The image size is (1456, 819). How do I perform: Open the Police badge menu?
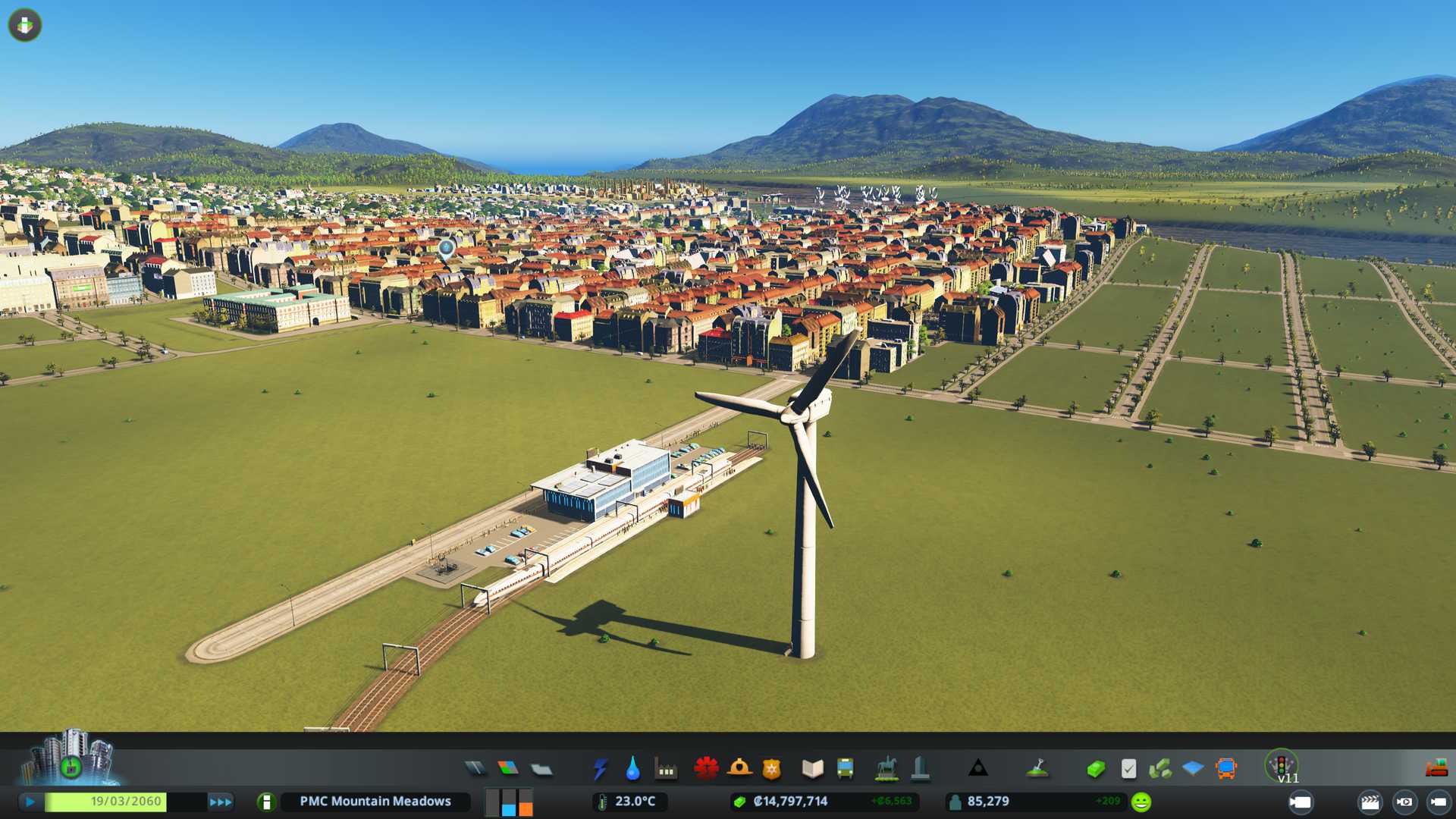(772, 769)
